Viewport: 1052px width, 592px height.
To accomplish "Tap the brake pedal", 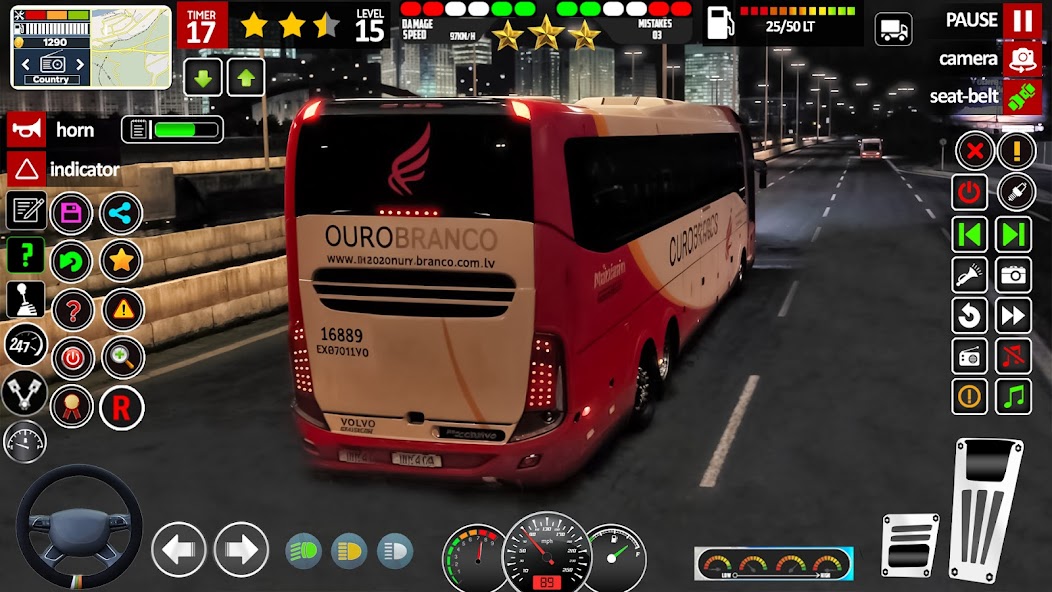I will point(910,544).
